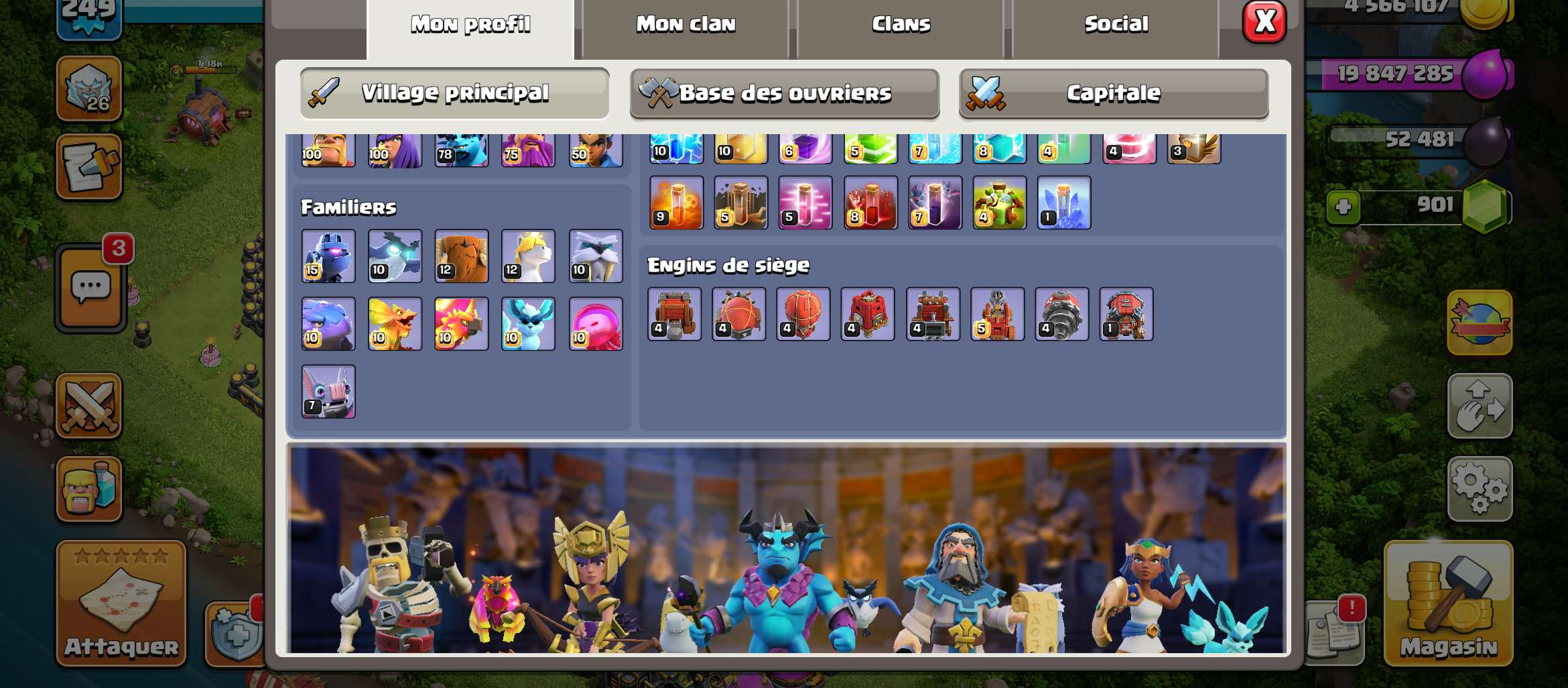Select the L.A.S.S.I pet icon
1568x688 pixels.
pos(328,256)
